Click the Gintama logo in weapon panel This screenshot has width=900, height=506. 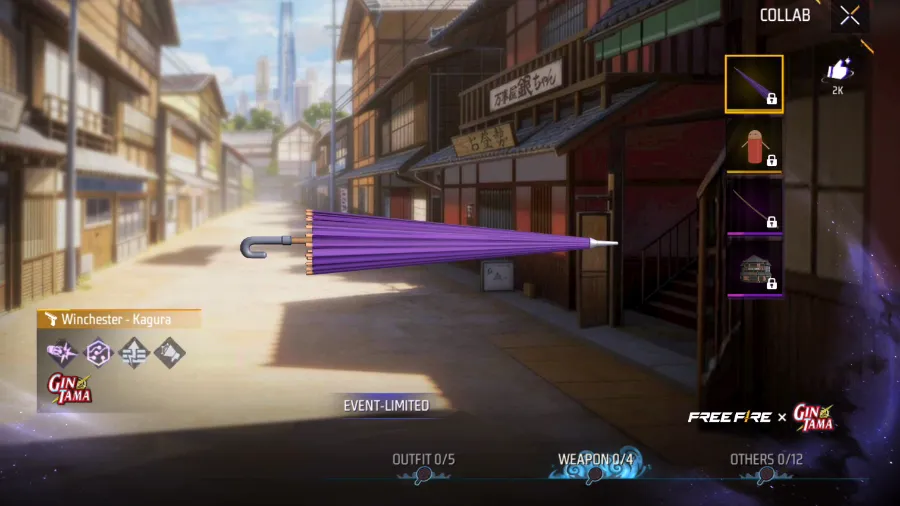[70, 388]
